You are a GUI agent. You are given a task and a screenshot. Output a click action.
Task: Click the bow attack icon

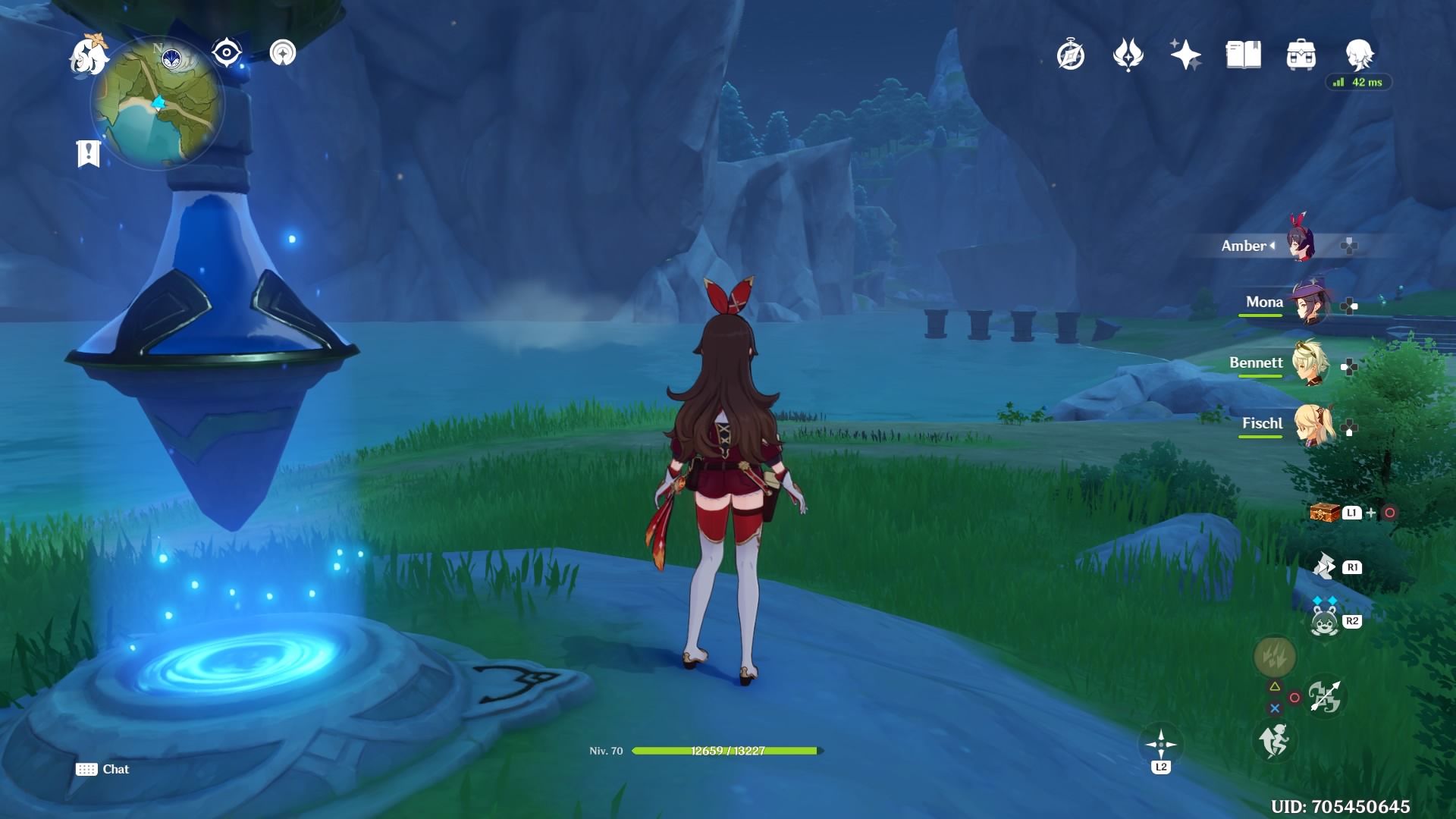[1324, 696]
